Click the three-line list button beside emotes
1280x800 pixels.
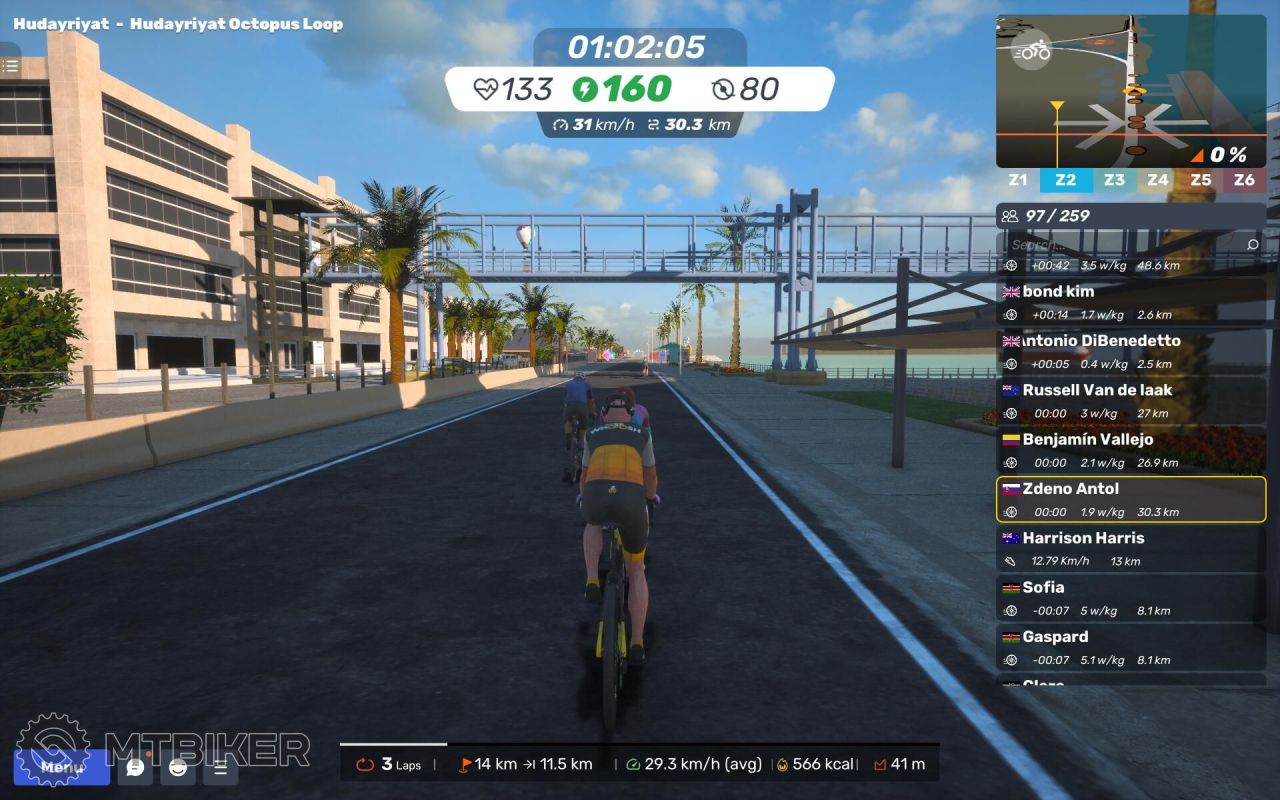pos(221,768)
